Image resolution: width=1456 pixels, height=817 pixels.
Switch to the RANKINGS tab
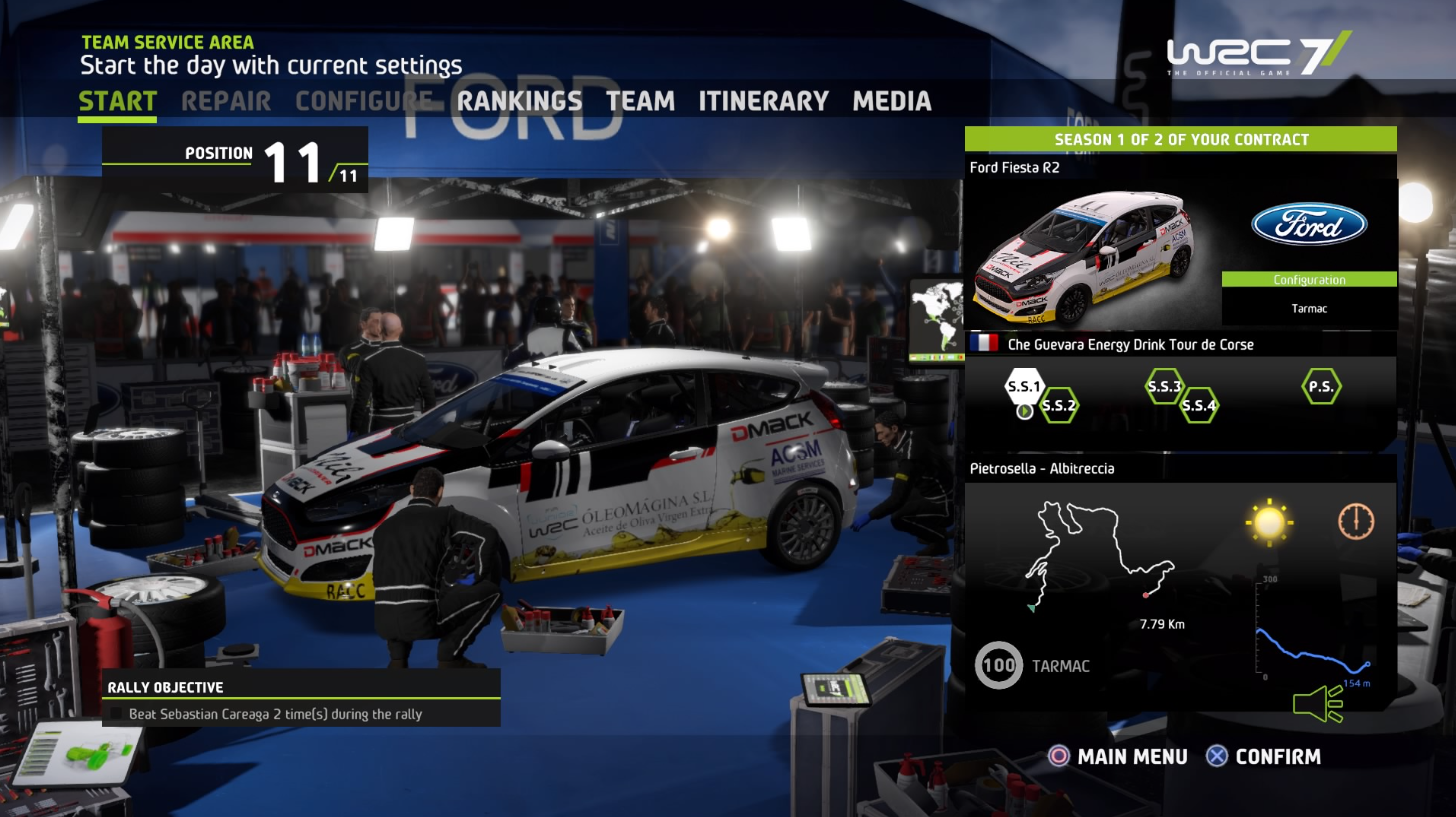pos(521,101)
